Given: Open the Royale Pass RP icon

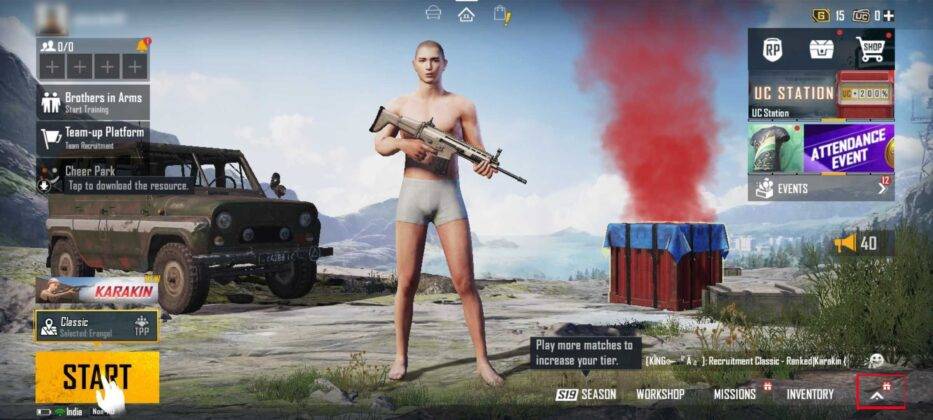Looking at the screenshot, I should click(x=772, y=48).
